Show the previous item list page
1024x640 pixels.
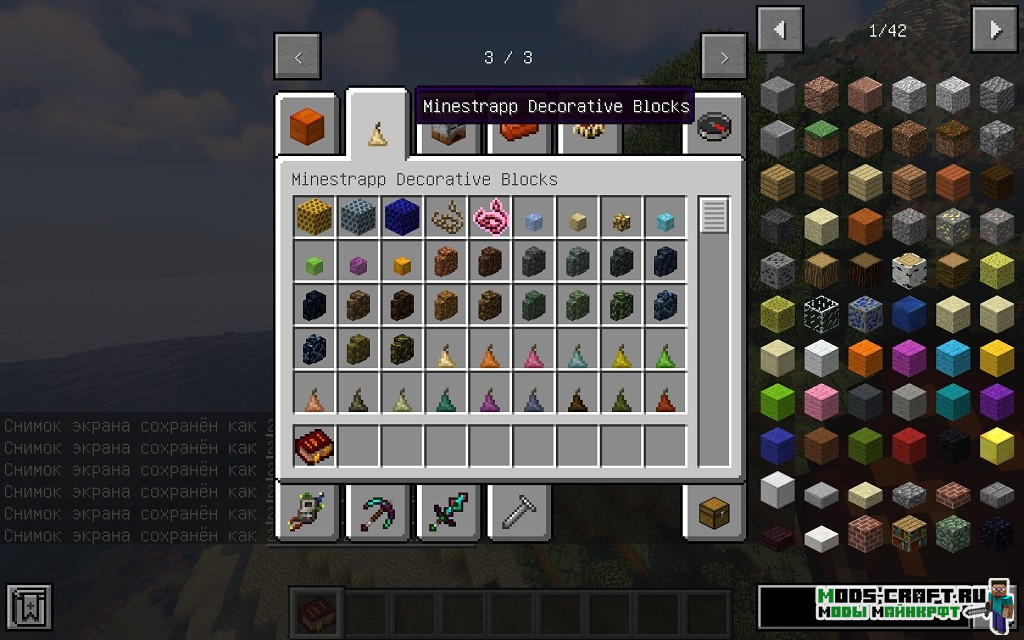click(x=780, y=30)
